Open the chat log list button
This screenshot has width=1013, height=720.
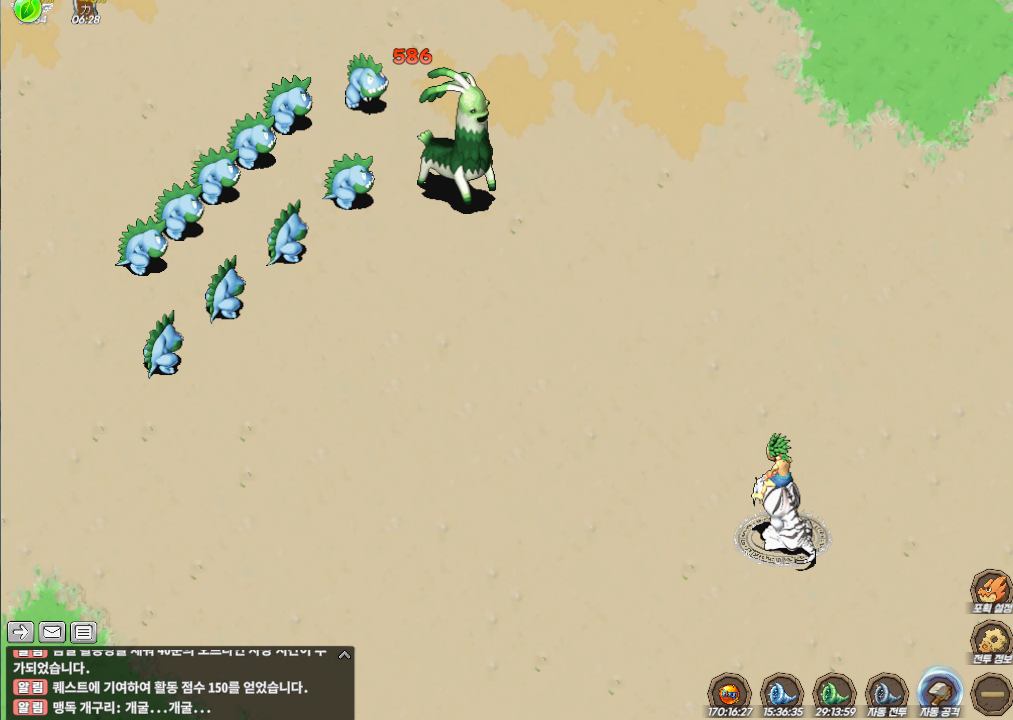click(83, 632)
